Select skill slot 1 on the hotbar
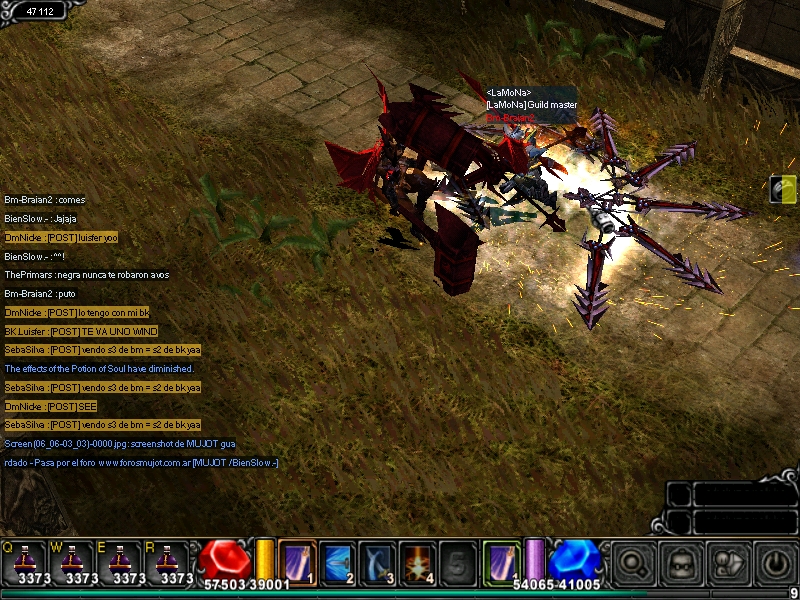This screenshot has height=600, width=800. click(297, 560)
